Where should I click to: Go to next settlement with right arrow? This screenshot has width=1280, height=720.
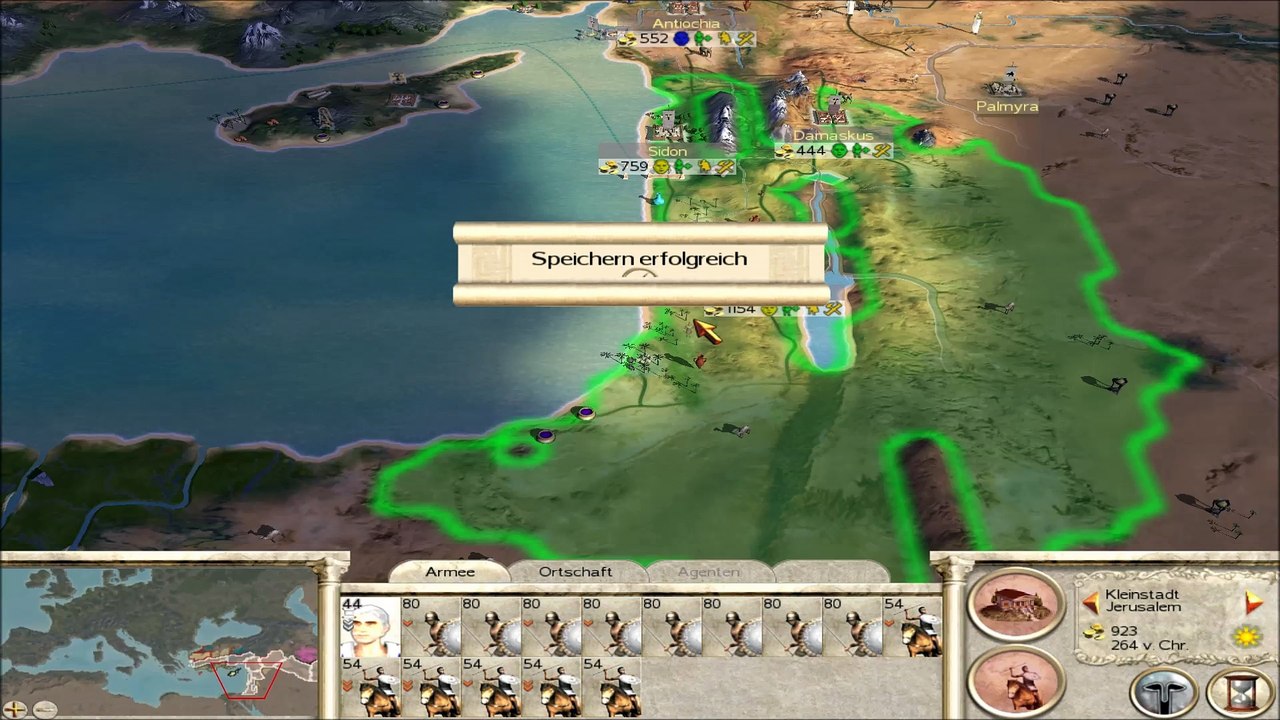point(1253,602)
